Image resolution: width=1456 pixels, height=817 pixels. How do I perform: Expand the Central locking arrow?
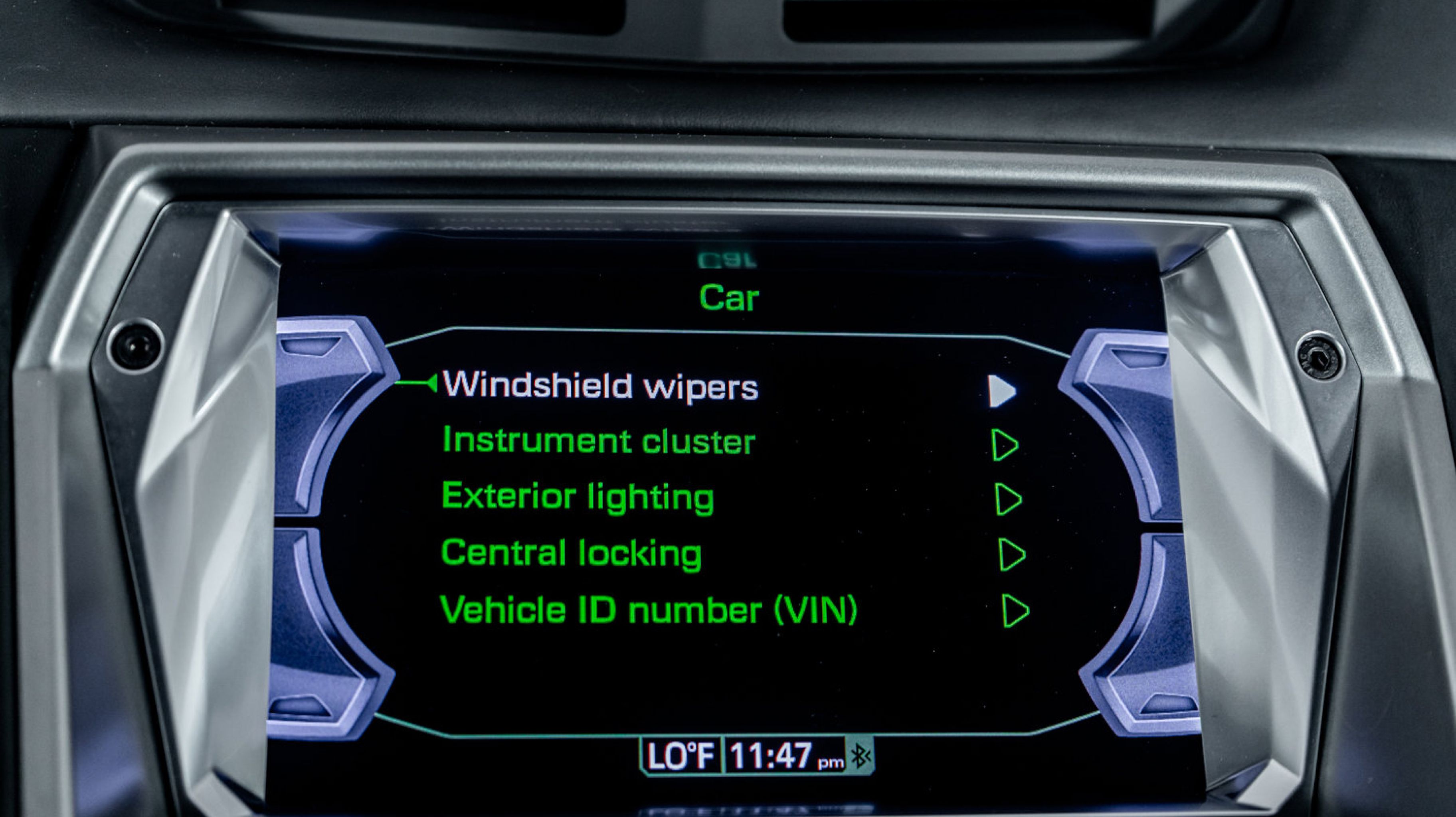coord(1012,554)
